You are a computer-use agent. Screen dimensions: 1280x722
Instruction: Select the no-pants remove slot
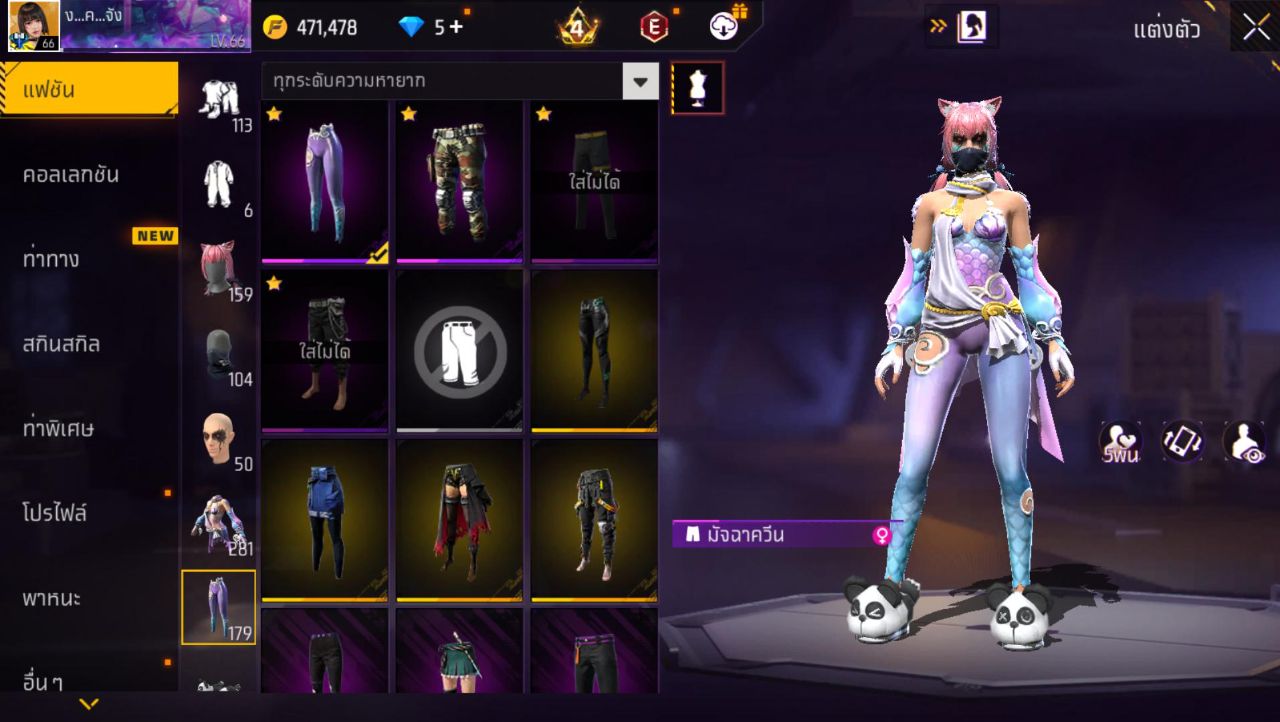[x=460, y=351]
